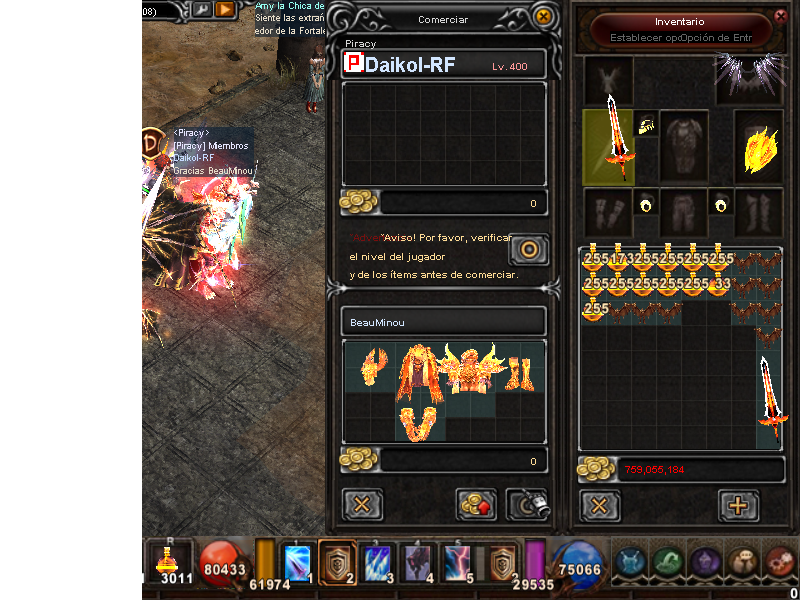Activate the lightning skill in slot 5

(x=459, y=561)
